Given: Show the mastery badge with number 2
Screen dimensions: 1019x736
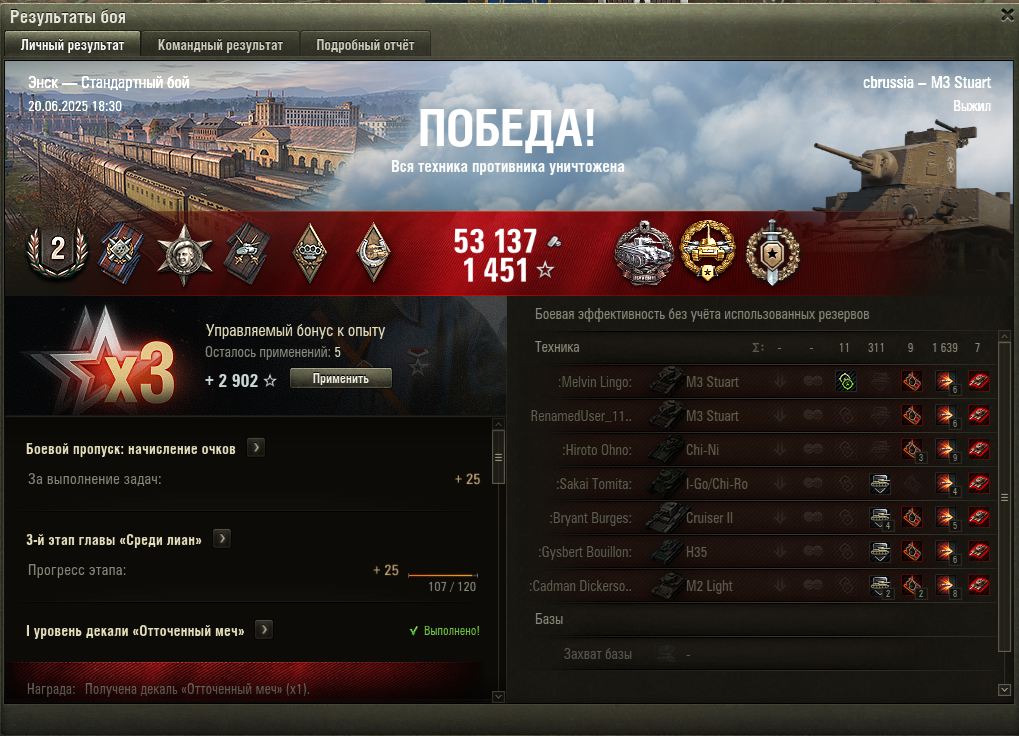Looking at the screenshot, I should click(x=57, y=251).
